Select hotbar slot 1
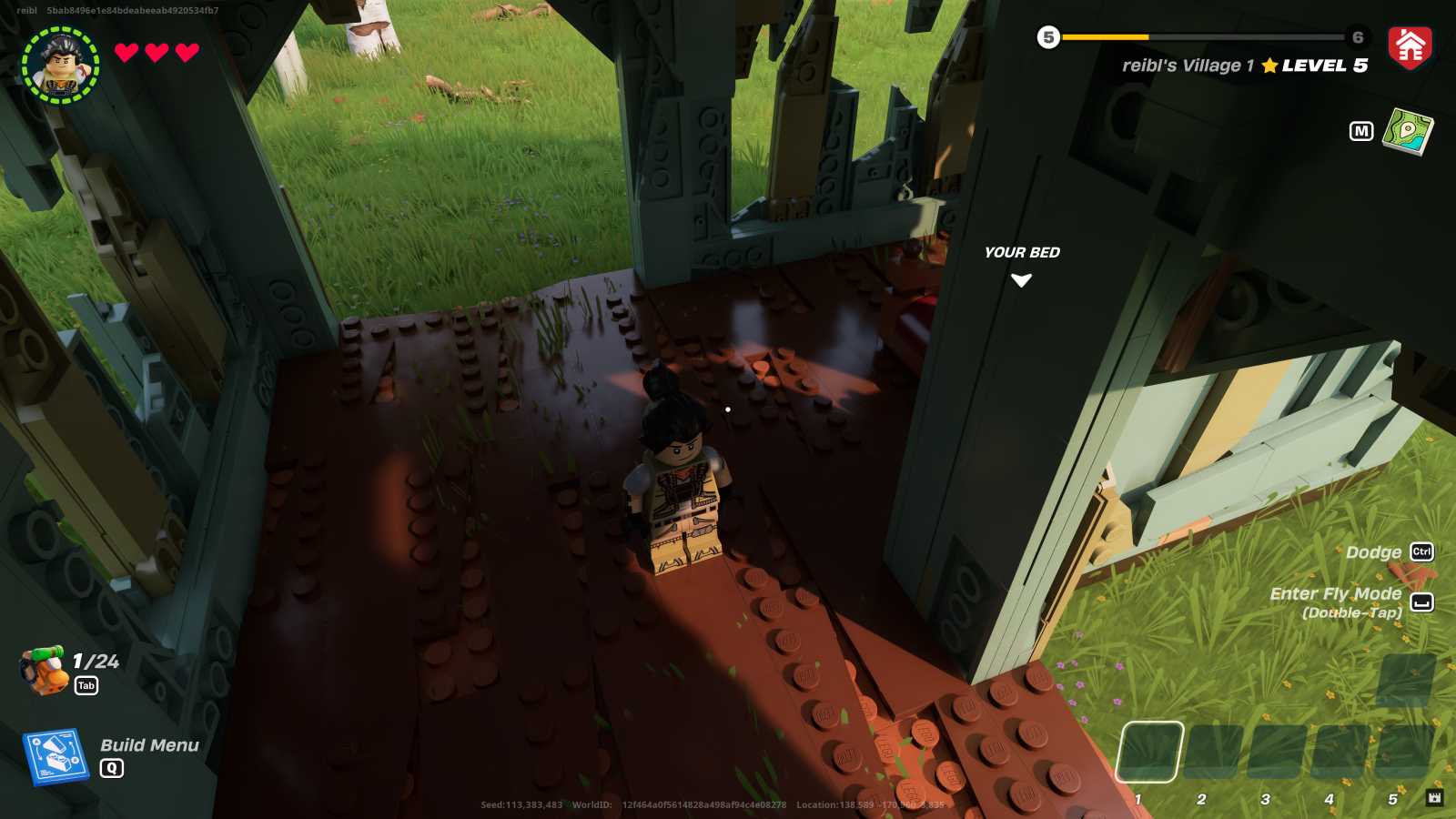This screenshot has height=819, width=1456. tap(1152, 753)
